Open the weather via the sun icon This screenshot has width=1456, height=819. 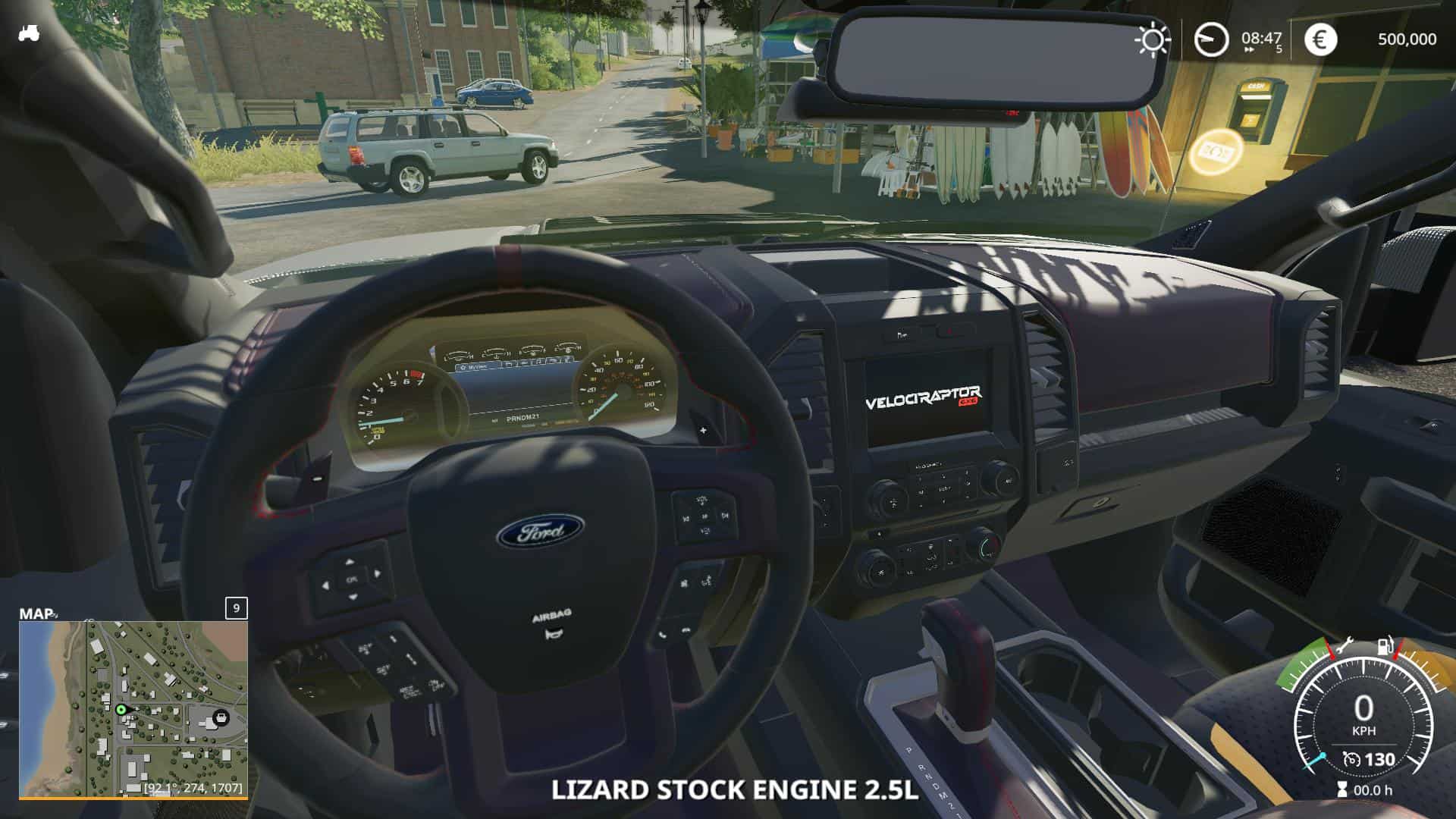point(1152,39)
